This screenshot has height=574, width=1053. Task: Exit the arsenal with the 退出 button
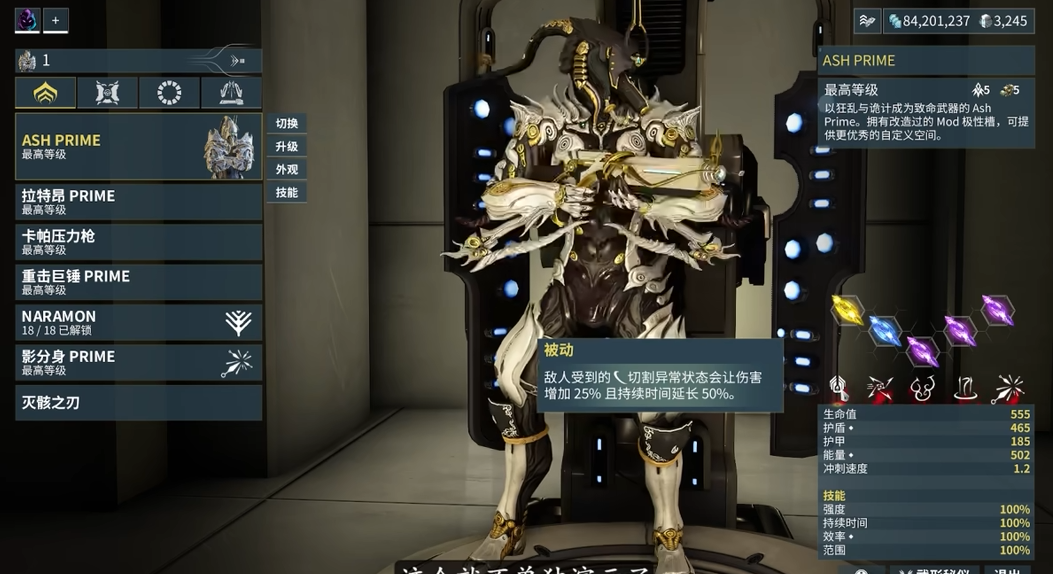pos(1007,571)
